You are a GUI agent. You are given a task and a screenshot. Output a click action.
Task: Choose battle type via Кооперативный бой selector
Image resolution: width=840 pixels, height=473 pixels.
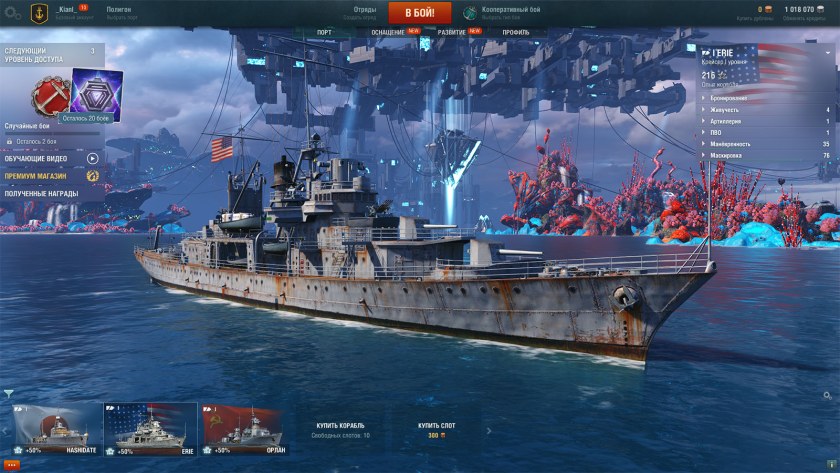[510, 11]
